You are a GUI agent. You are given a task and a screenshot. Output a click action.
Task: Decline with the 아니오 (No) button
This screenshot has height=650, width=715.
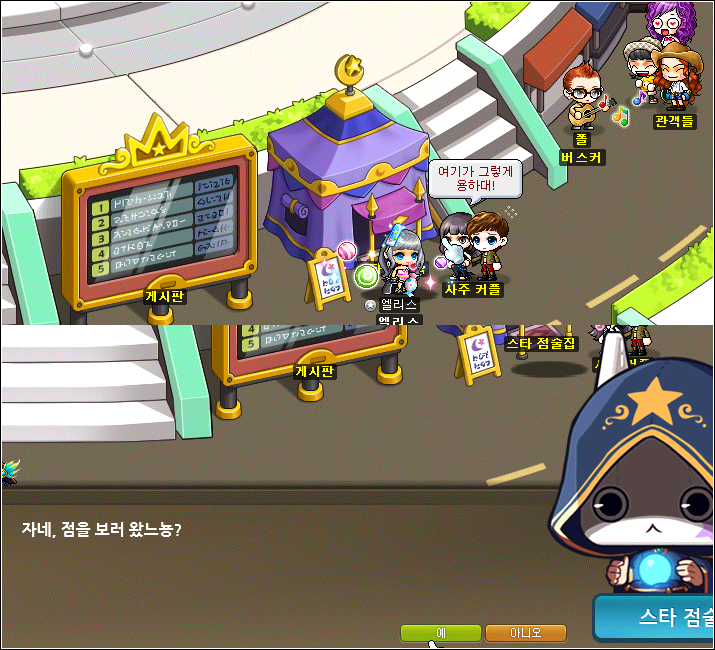coord(525,633)
